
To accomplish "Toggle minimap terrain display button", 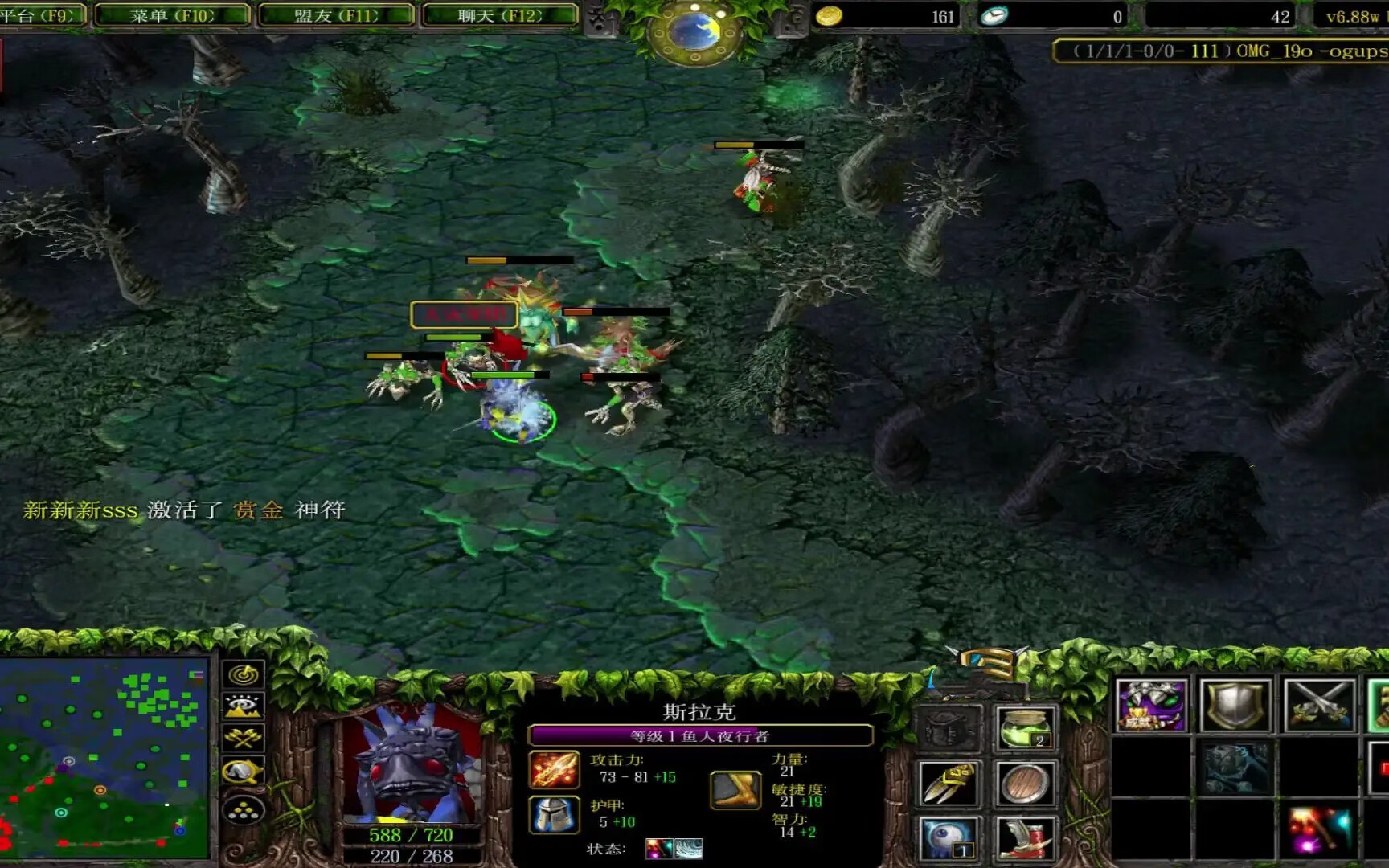I will click(x=244, y=706).
